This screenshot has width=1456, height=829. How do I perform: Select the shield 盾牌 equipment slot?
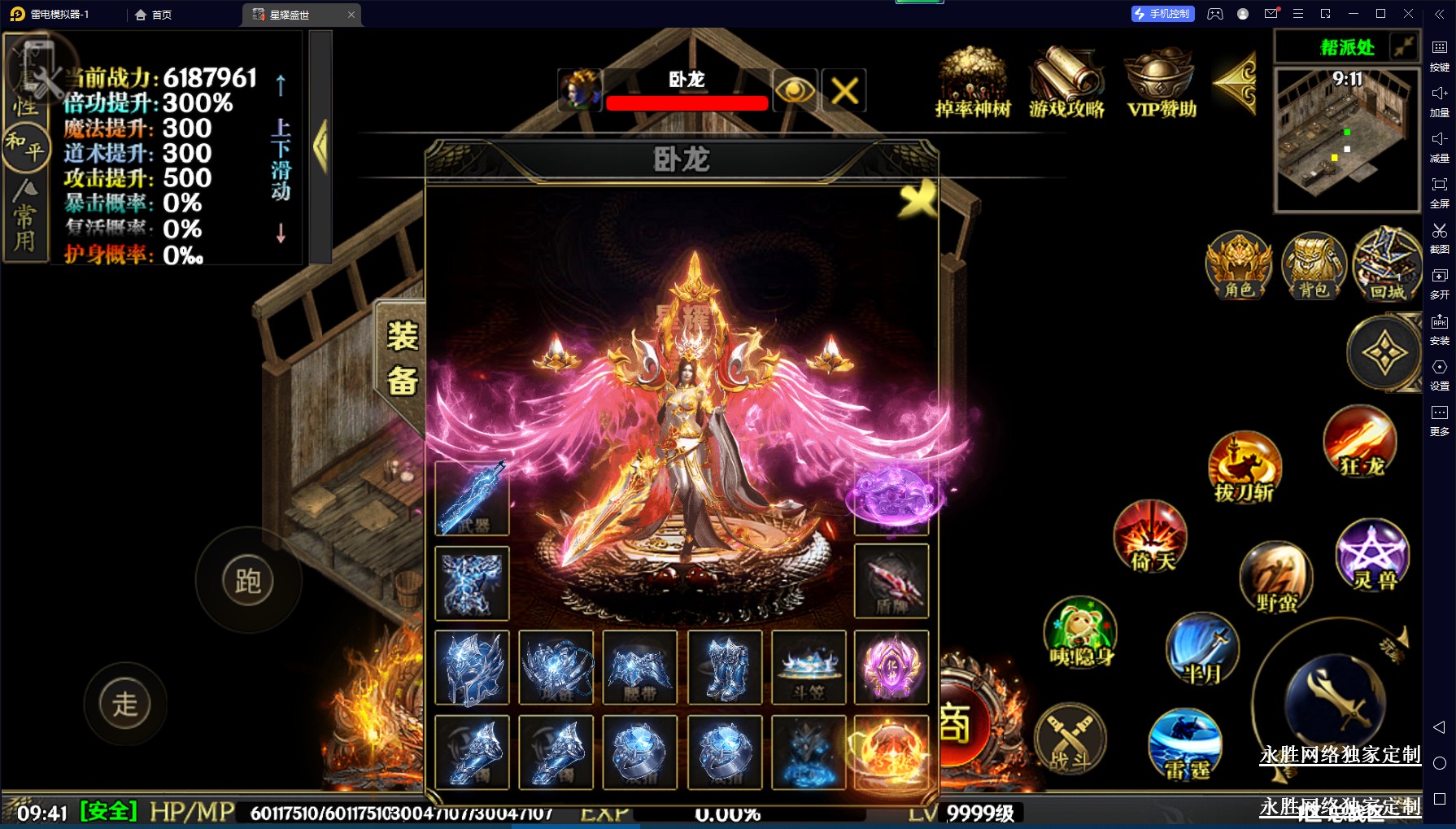click(891, 581)
